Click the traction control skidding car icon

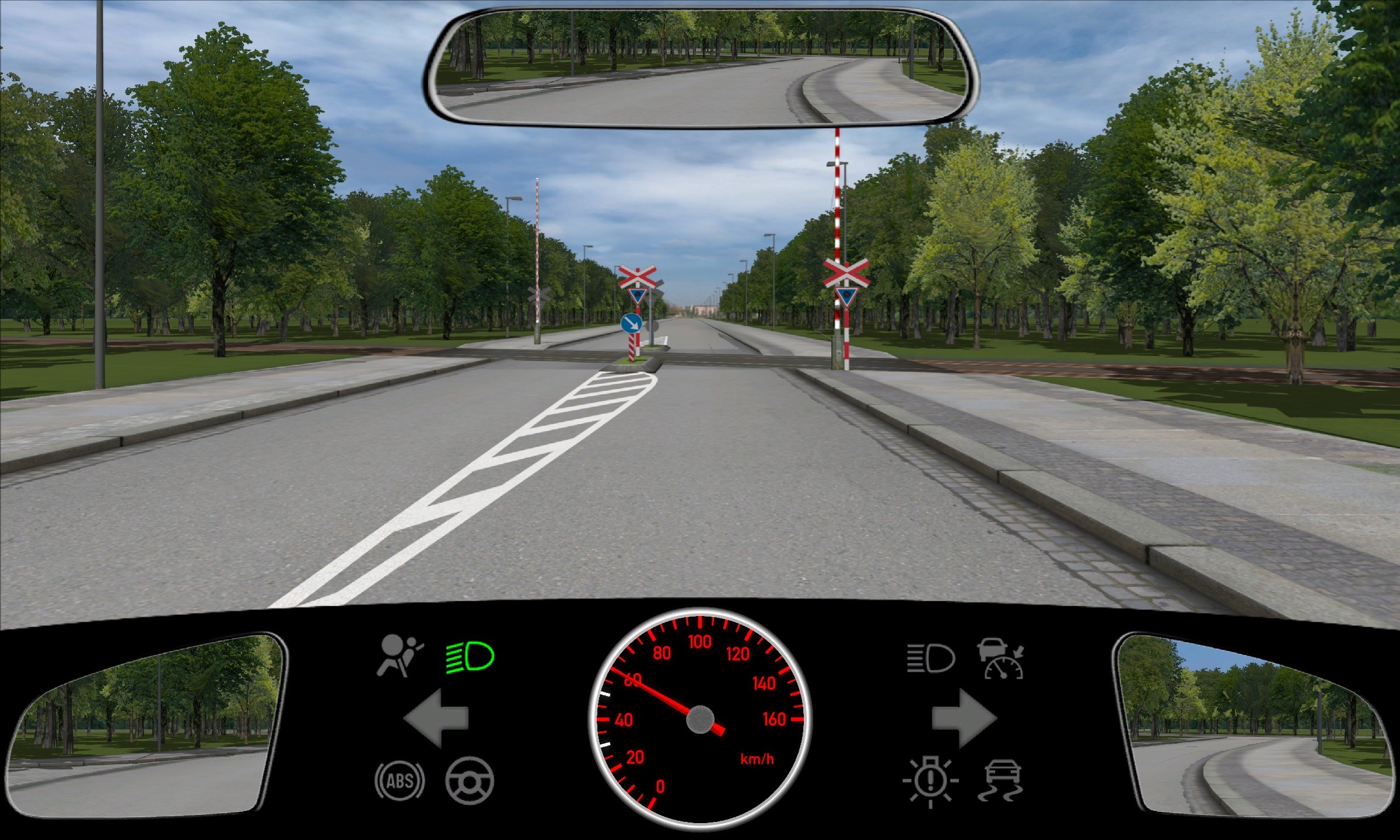[x=1002, y=780]
